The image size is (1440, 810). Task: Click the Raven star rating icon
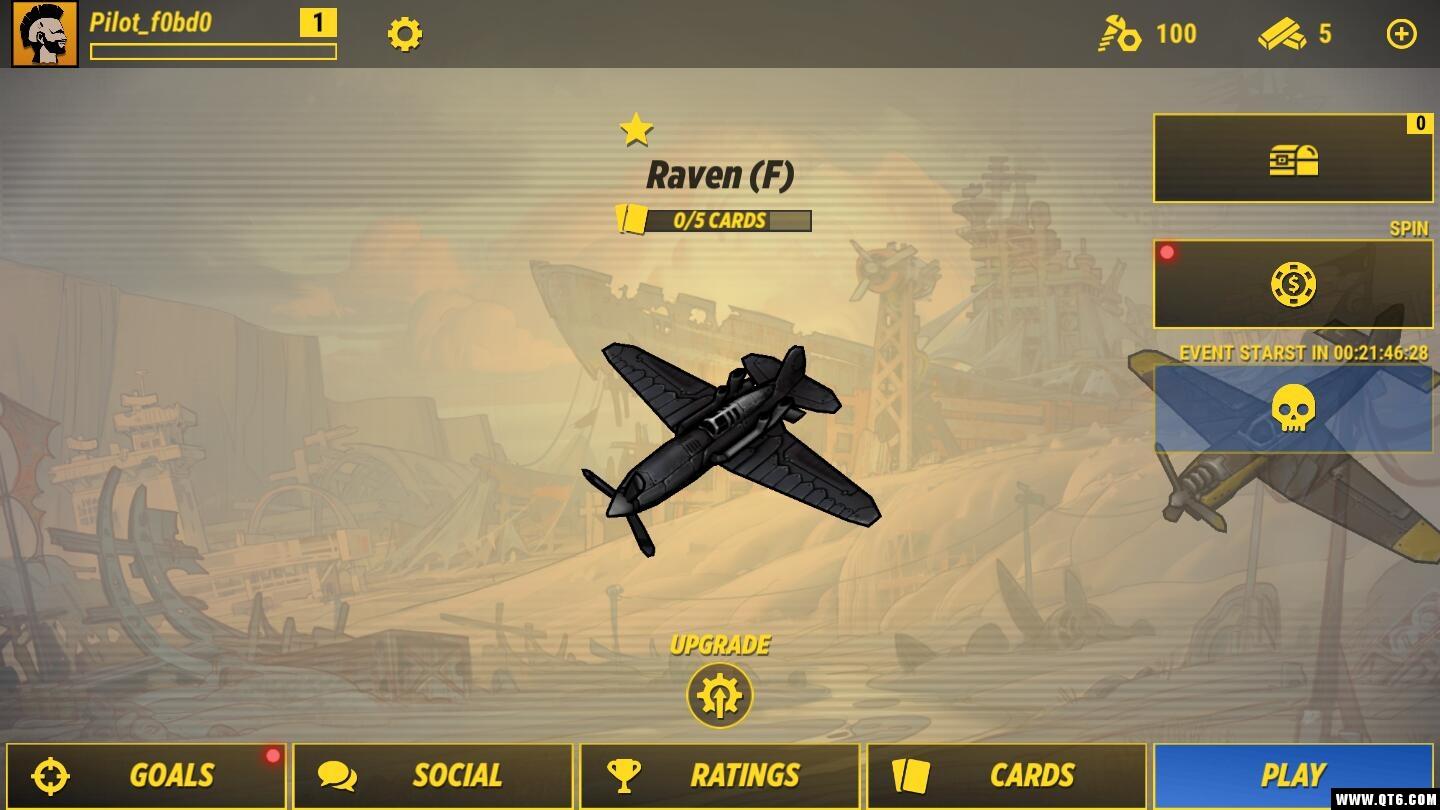click(x=636, y=130)
